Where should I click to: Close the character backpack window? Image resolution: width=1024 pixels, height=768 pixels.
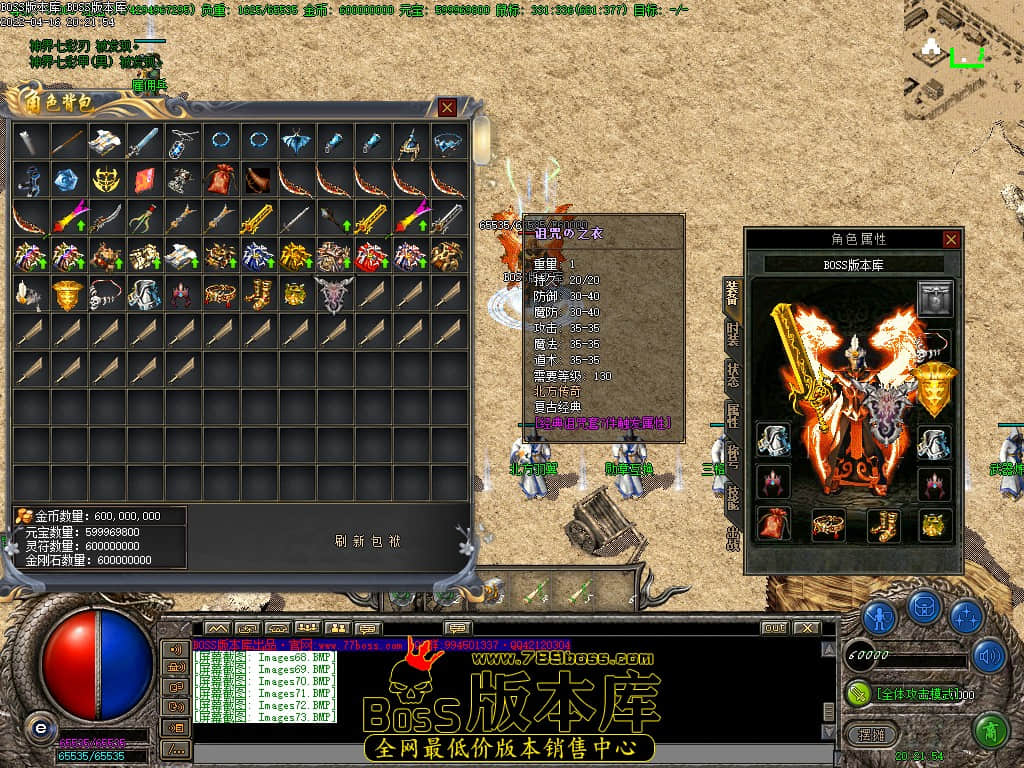pyautogui.click(x=447, y=107)
